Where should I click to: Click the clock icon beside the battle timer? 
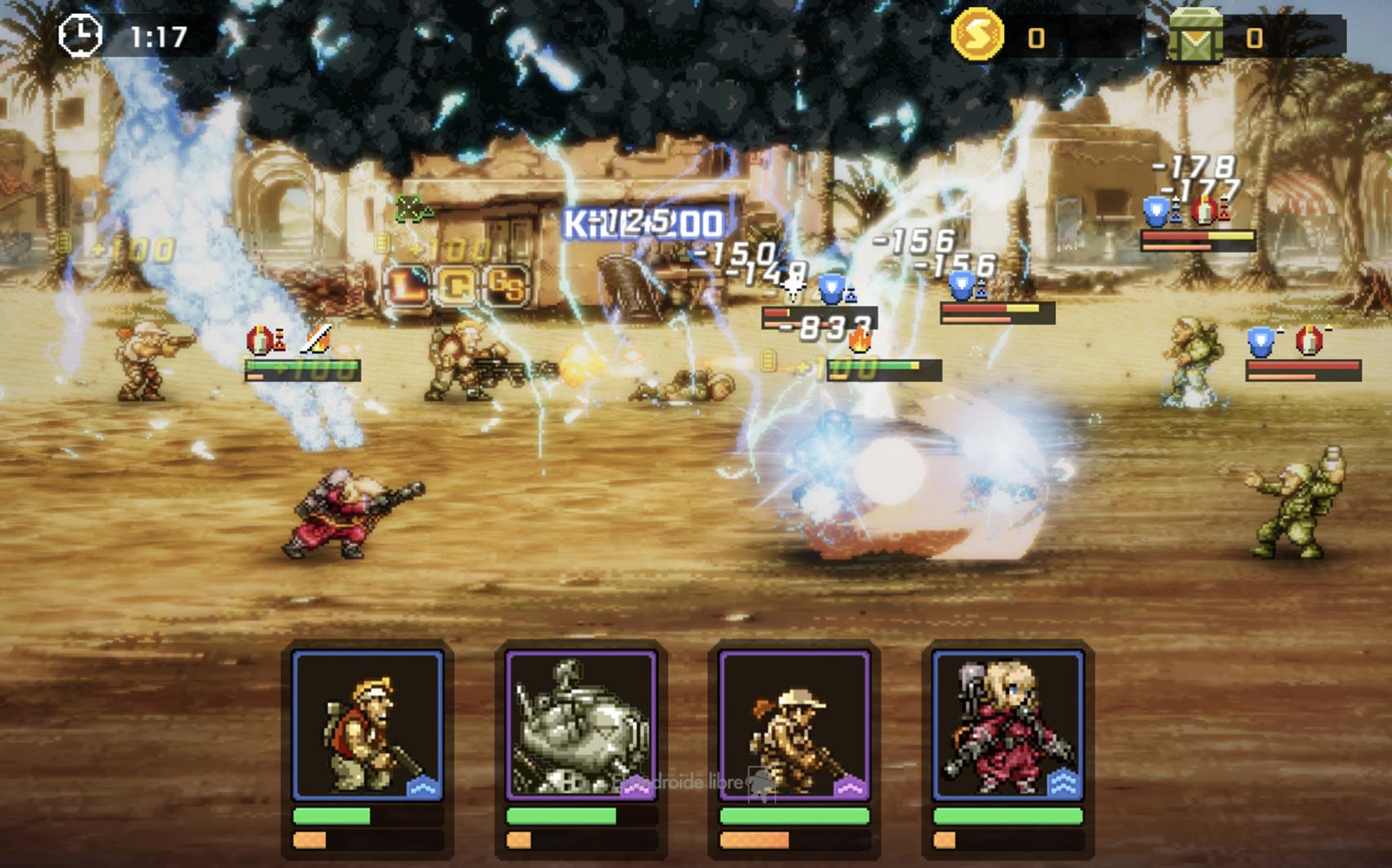coord(80,31)
